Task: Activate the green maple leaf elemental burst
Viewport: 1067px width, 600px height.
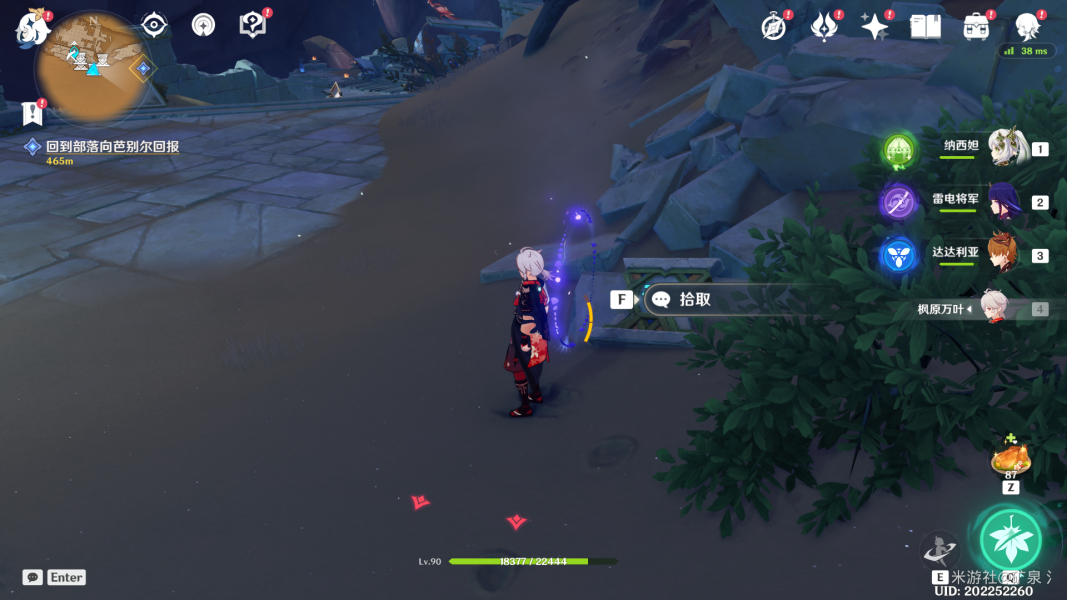Action: click(1010, 540)
